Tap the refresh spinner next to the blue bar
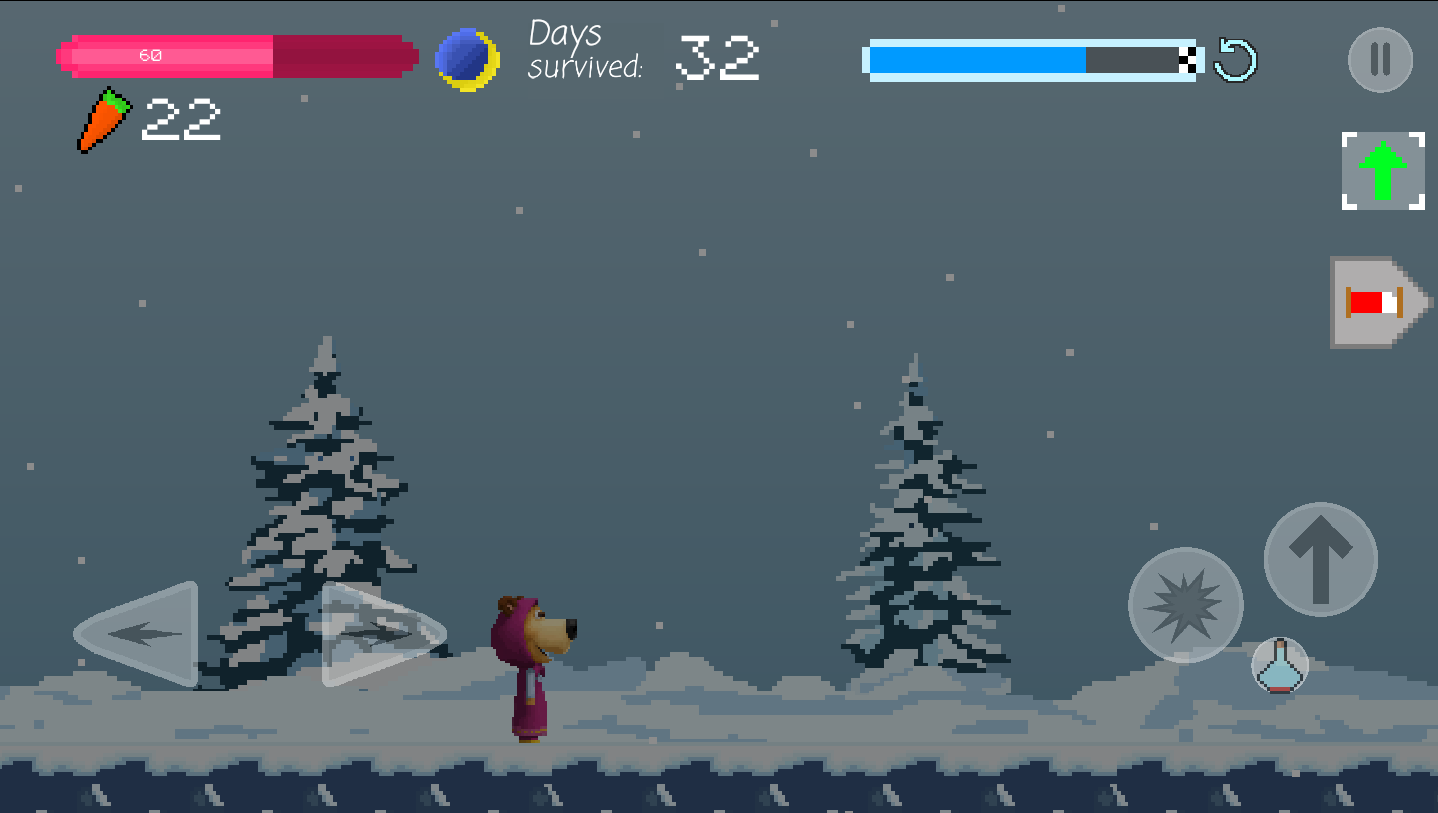 pos(1235,60)
